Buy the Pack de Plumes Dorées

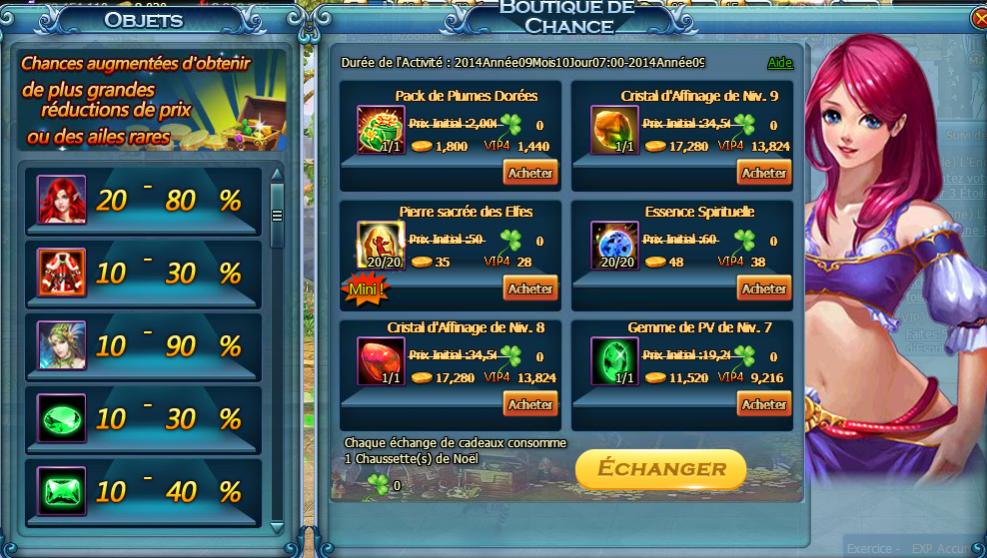coord(530,173)
